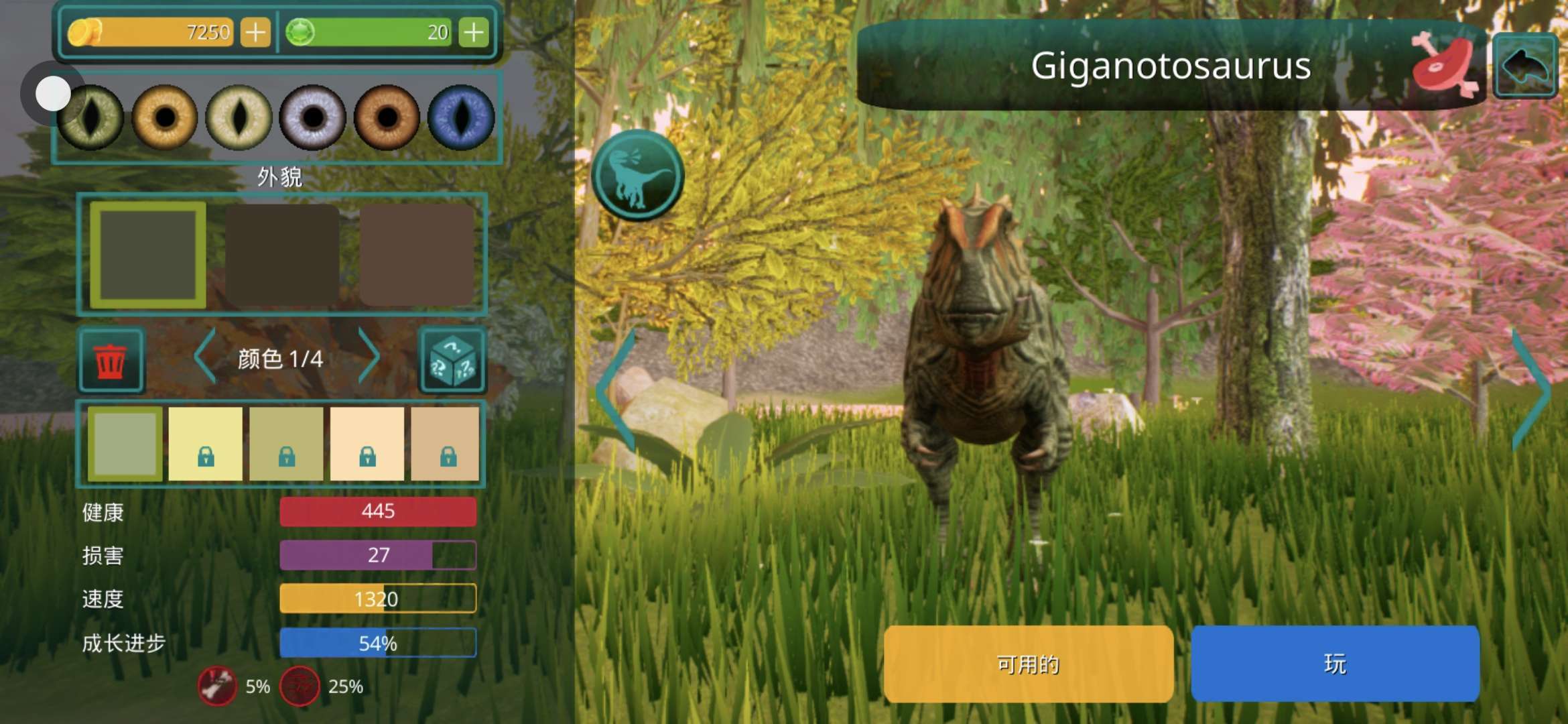Select the unlocked sage green color

[125, 444]
